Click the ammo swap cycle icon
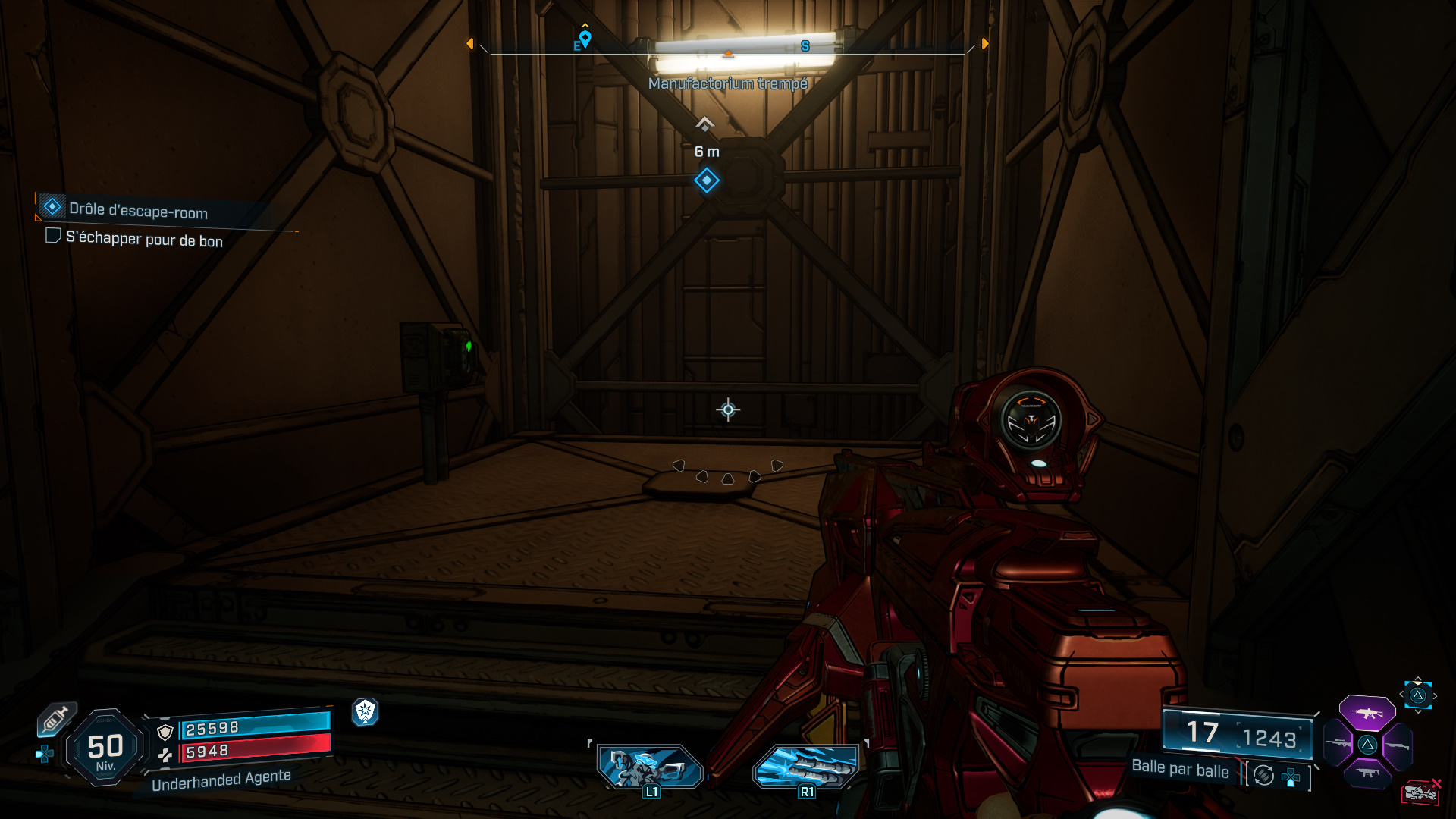1456x819 pixels. point(1263,776)
